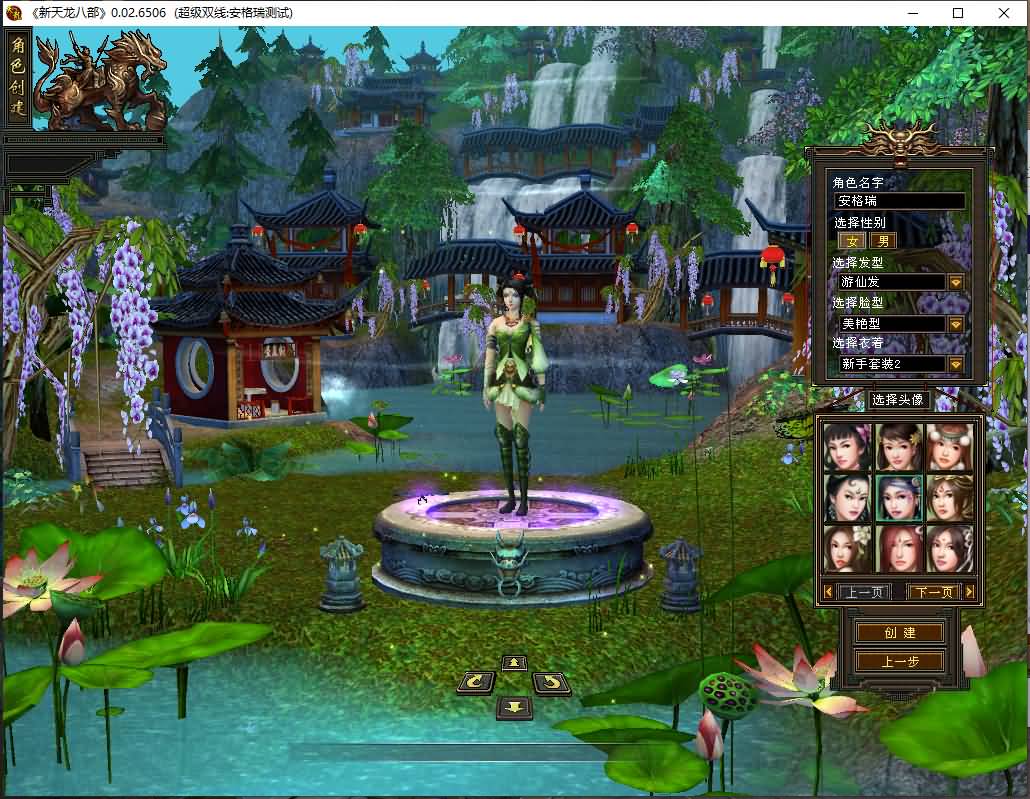Show next portrait page with 下一页
The width and height of the screenshot is (1030, 799).
pyautogui.click(x=934, y=592)
